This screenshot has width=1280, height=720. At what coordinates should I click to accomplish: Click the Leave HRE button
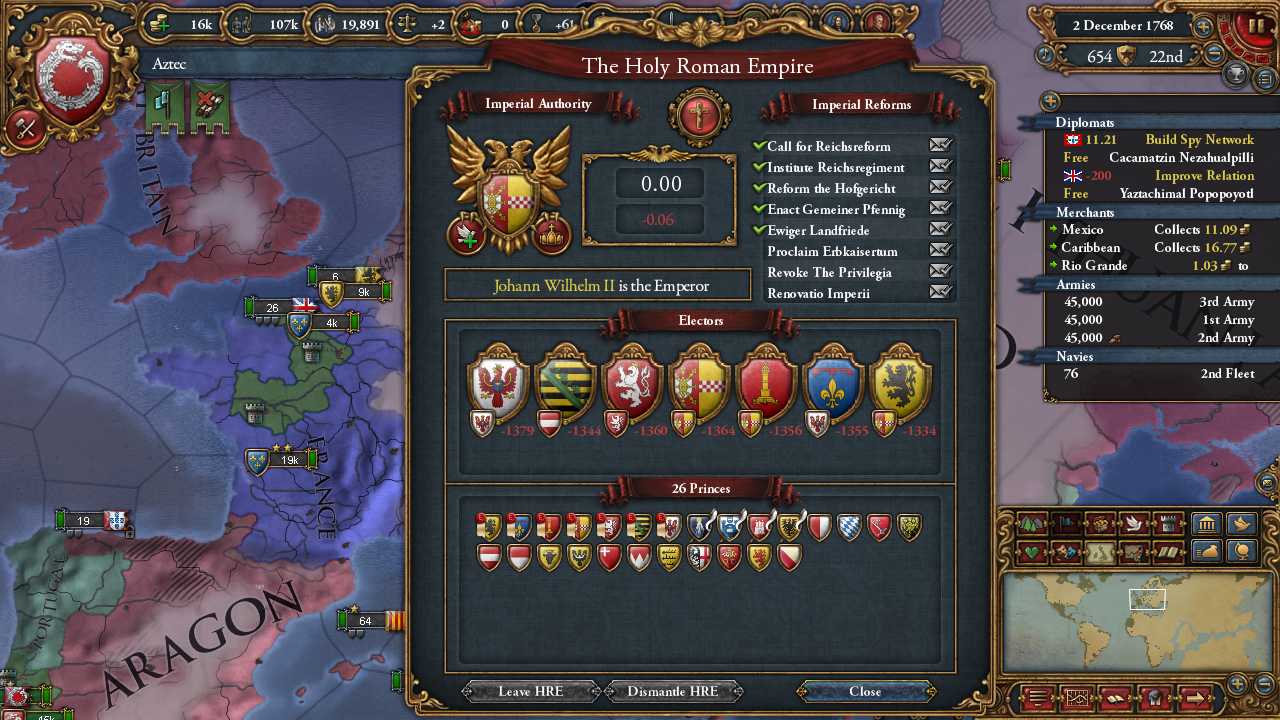point(530,691)
